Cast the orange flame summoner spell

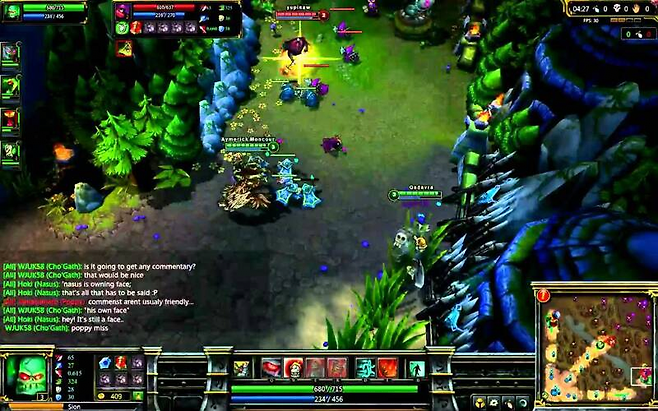tap(388, 368)
